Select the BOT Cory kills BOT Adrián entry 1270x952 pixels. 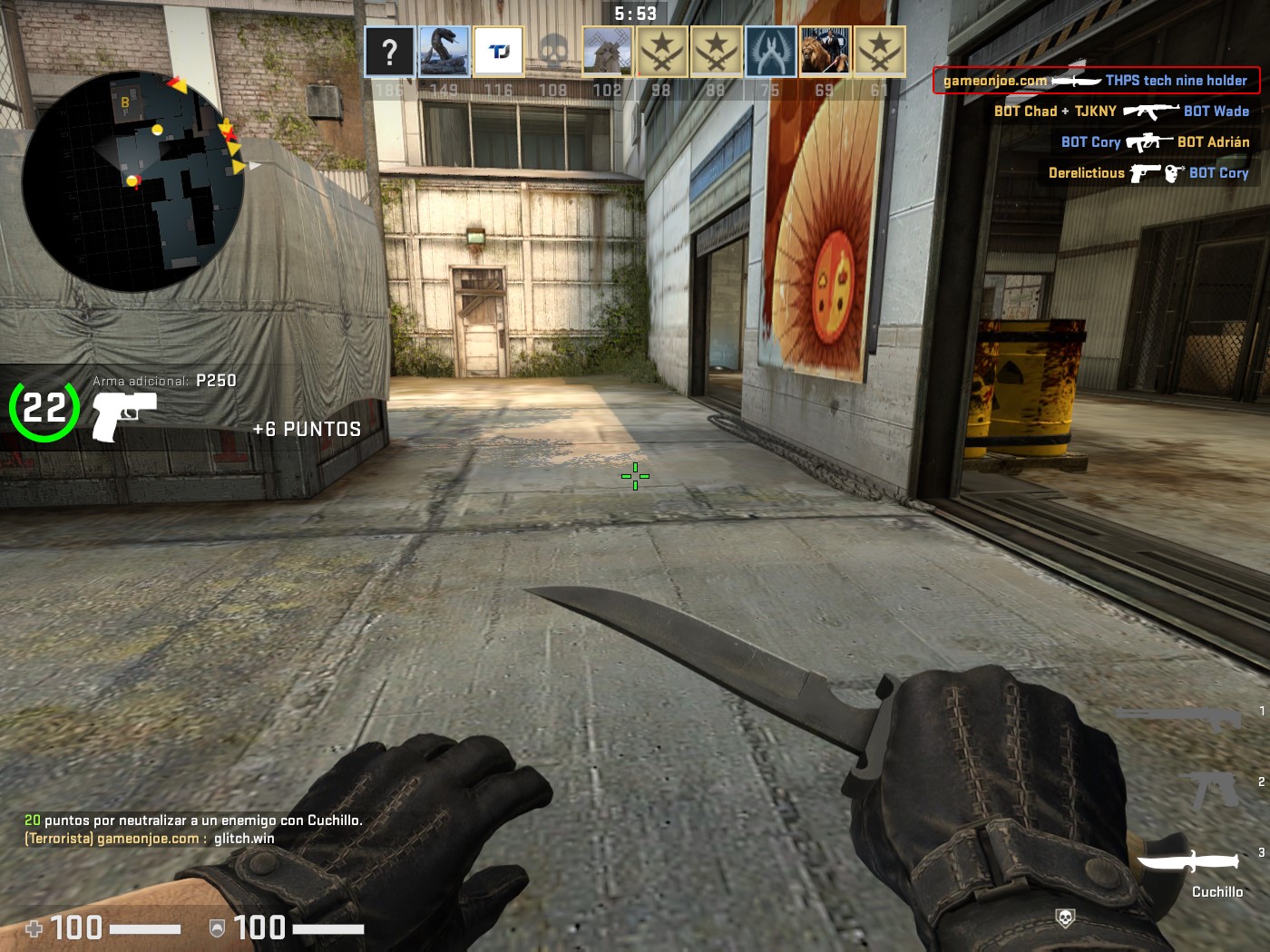(1155, 142)
